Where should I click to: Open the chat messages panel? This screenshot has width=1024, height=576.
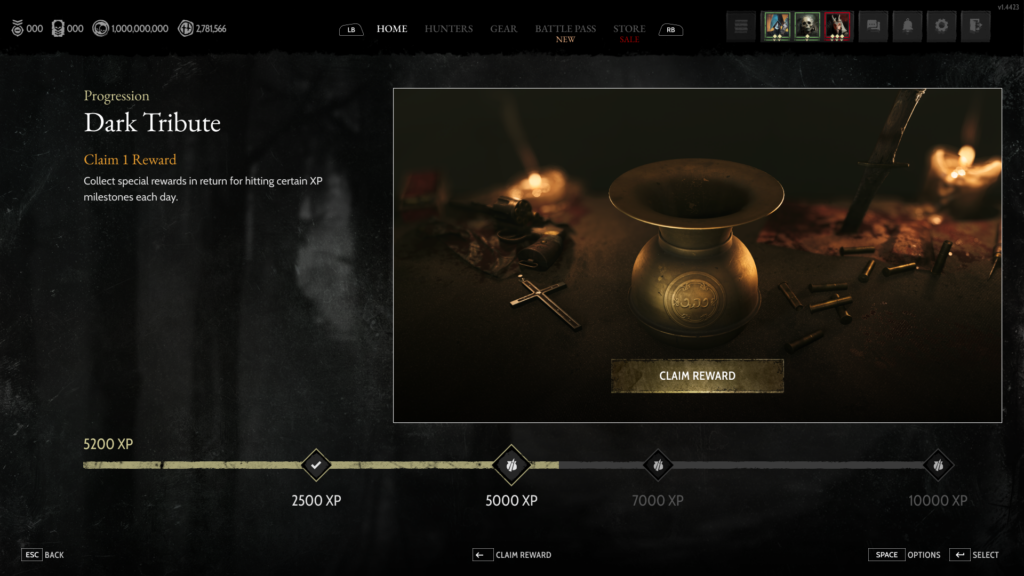coord(874,27)
